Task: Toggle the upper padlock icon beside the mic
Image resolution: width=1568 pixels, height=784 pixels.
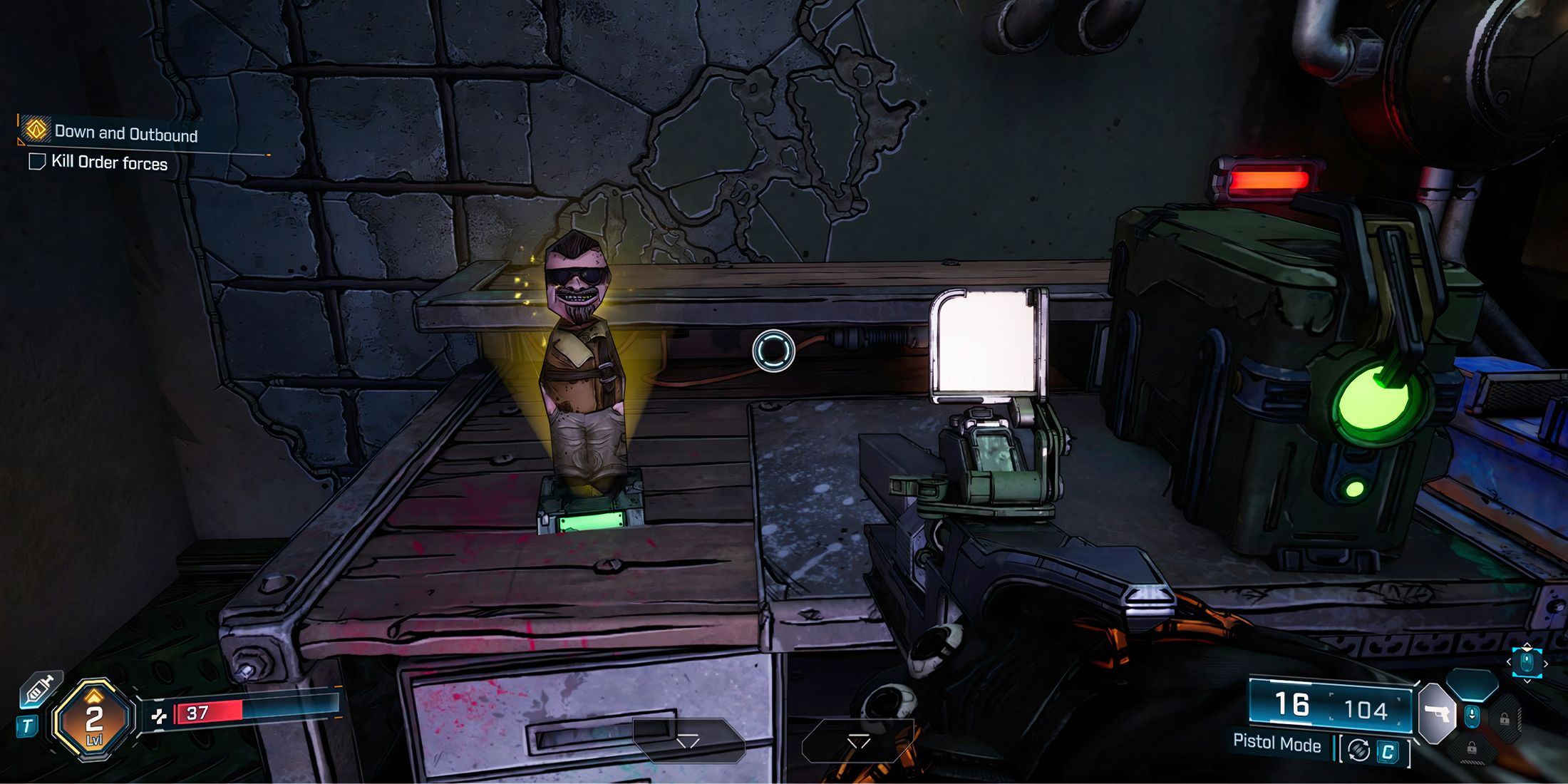Action: pyautogui.click(x=1505, y=718)
